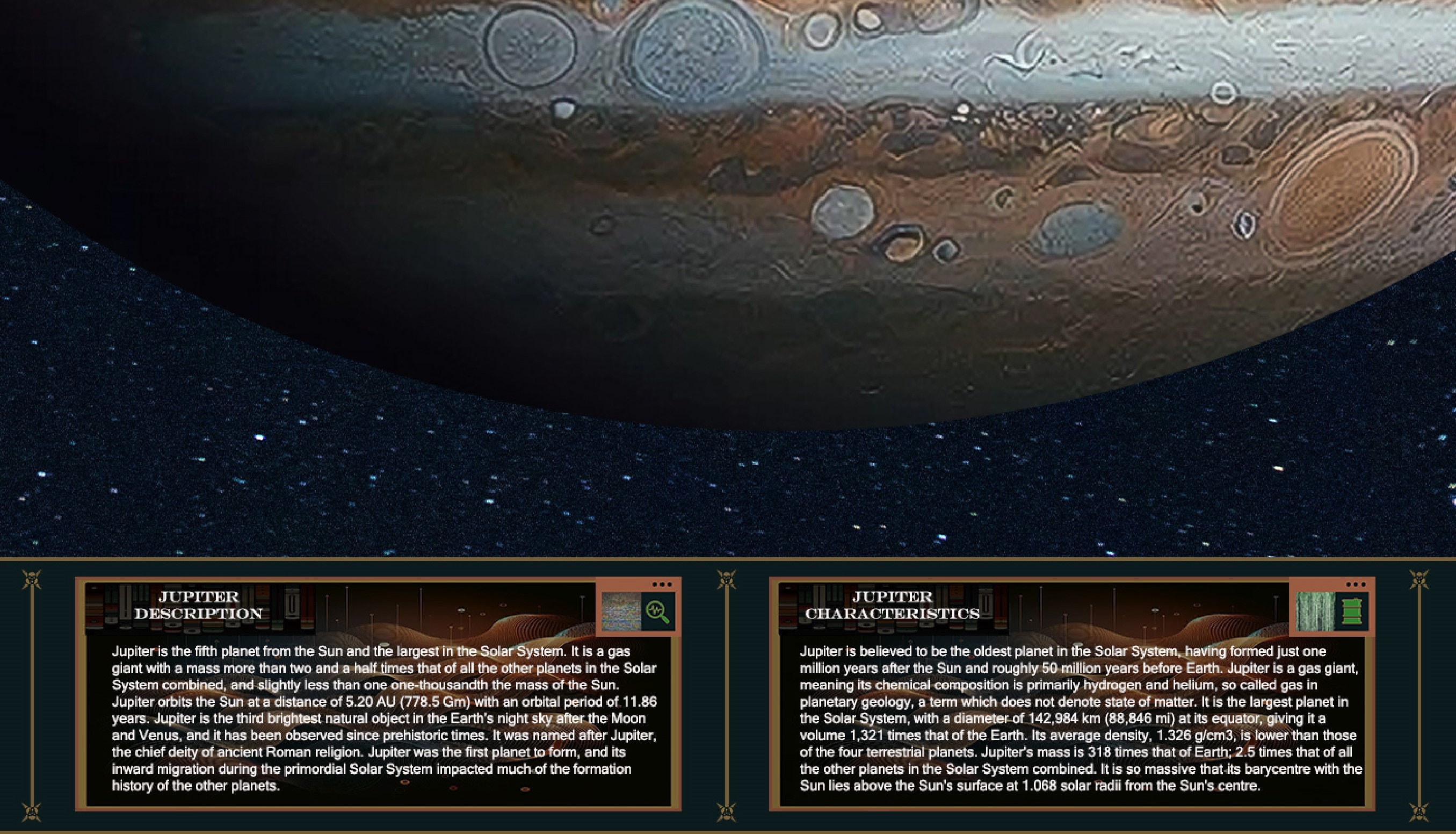Toggle the middle status square on Characteristics panel
The height and width of the screenshot is (834, 1456).
coord(1357,585)
